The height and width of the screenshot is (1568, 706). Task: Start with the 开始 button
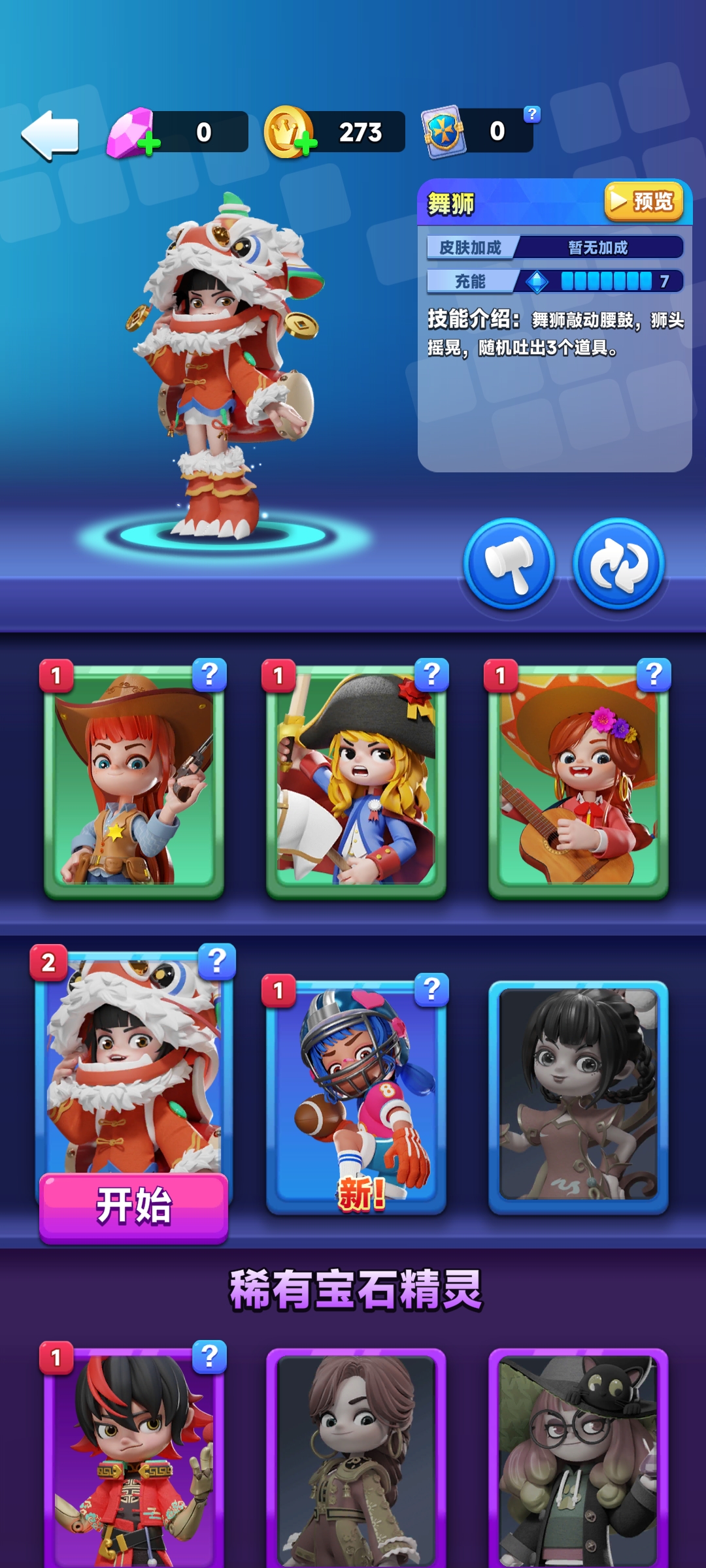click(134, 1206)
